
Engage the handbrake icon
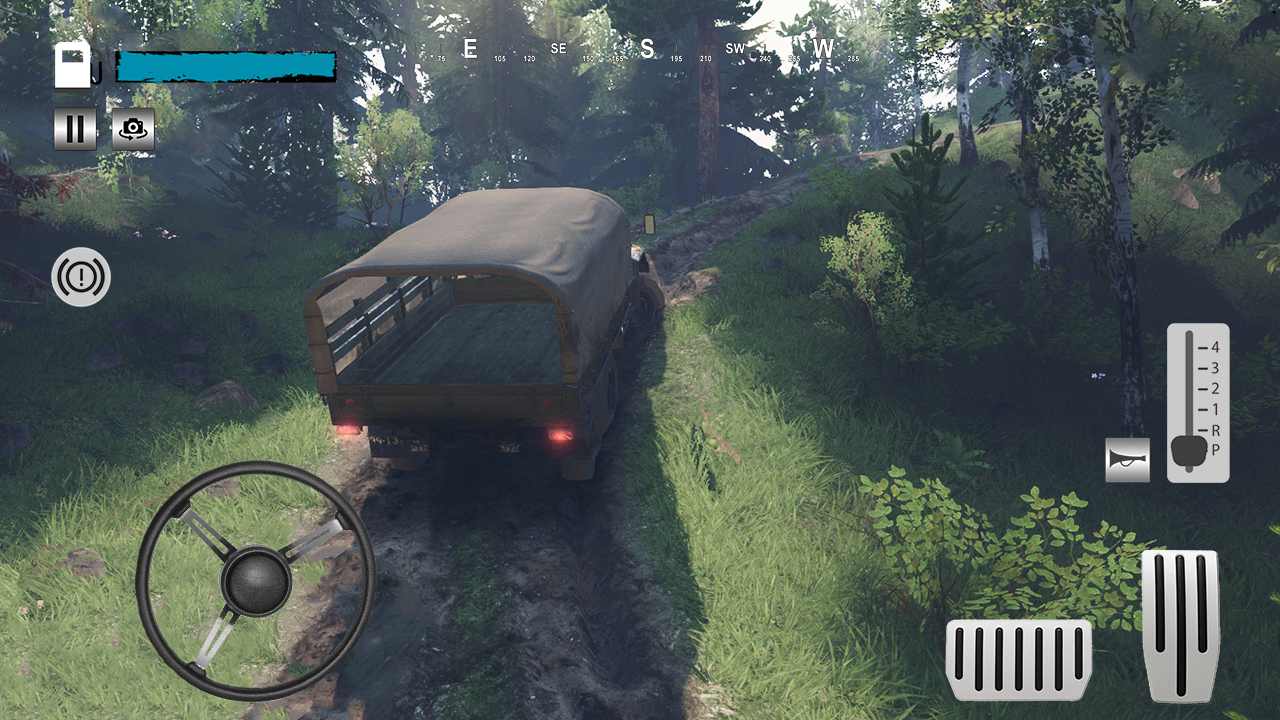click(x=80, y=277)
